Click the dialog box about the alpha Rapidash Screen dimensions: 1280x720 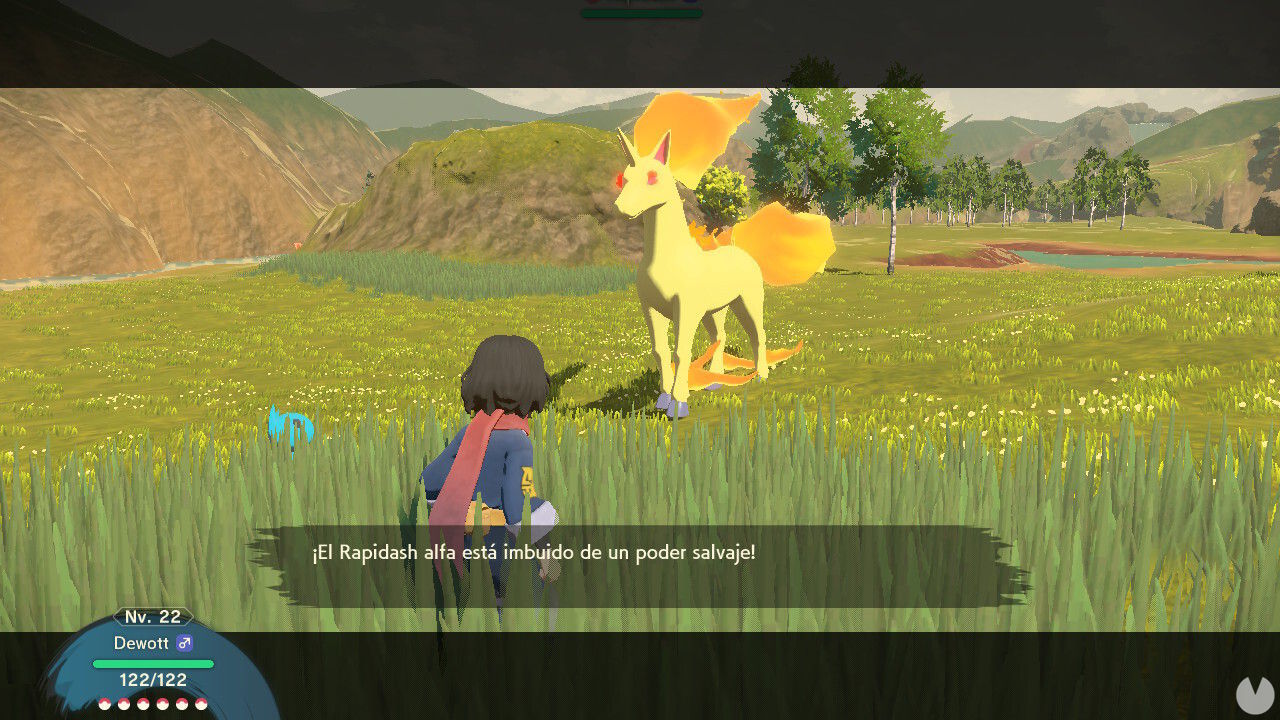[x=640, y=552]
